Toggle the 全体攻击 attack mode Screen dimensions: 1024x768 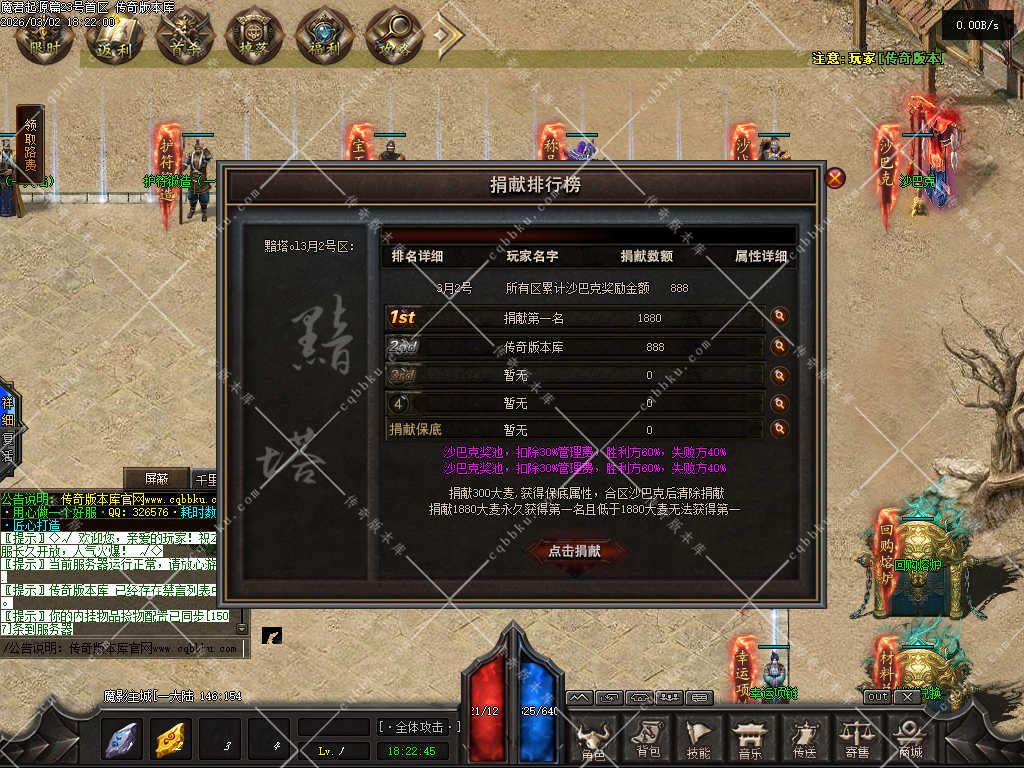(x=420, y=727)
